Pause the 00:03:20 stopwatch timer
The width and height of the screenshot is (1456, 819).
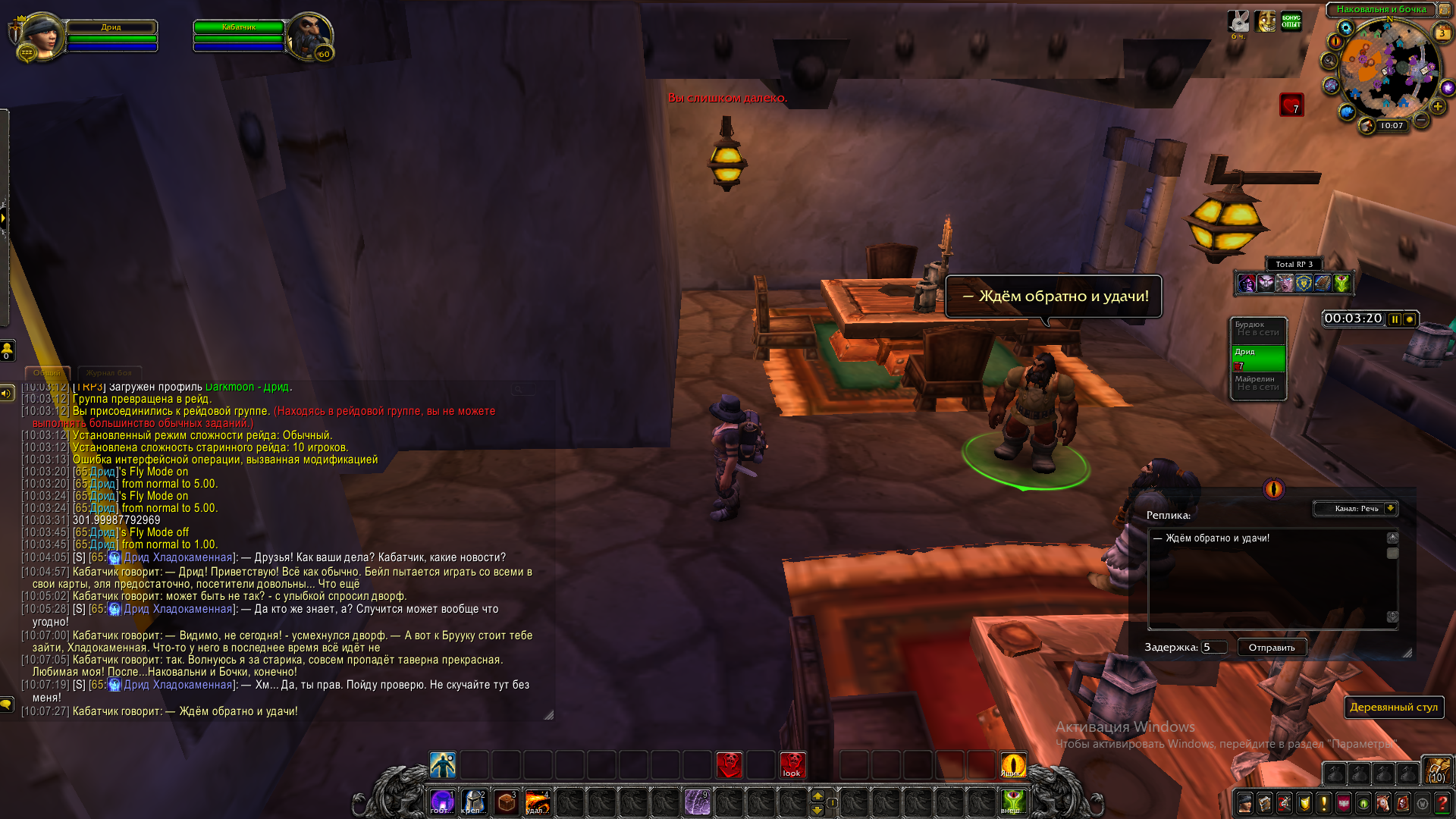[1395, 319]
